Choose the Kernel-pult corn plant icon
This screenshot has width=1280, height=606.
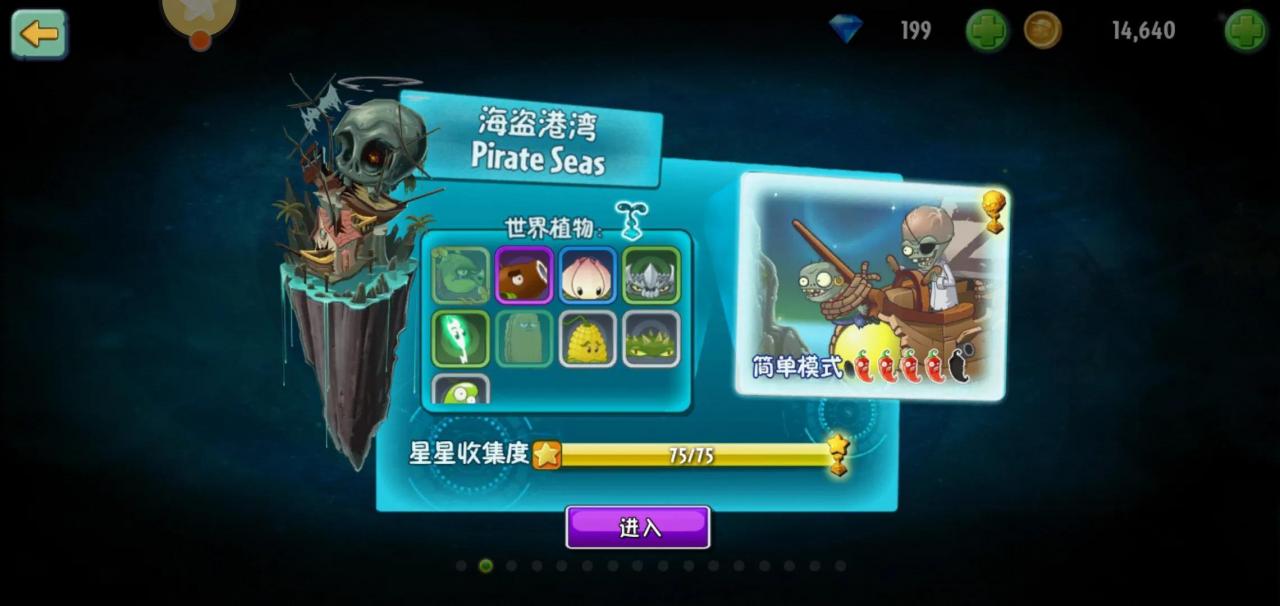(587, 338)
